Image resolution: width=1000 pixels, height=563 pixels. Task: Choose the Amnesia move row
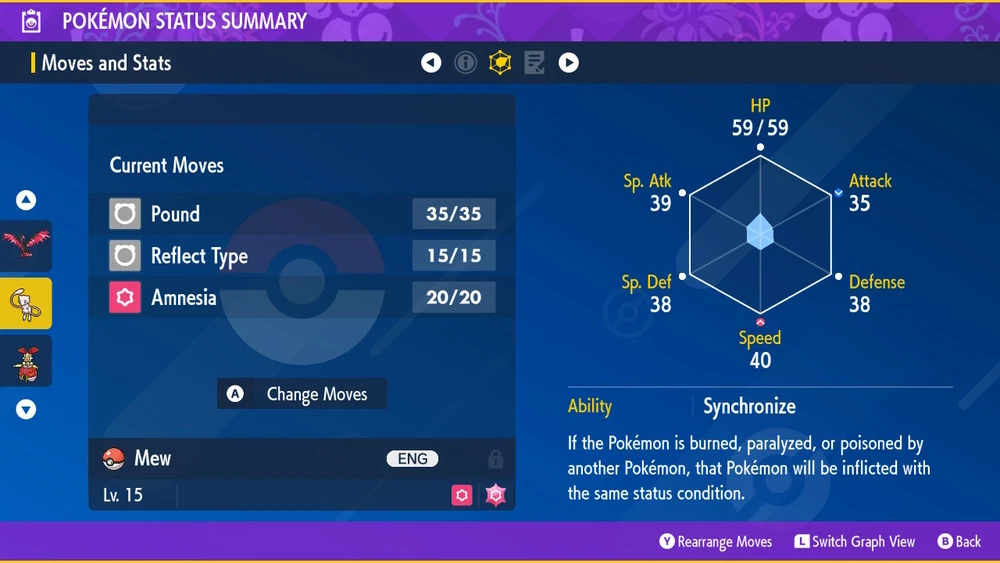click(301, 298)
